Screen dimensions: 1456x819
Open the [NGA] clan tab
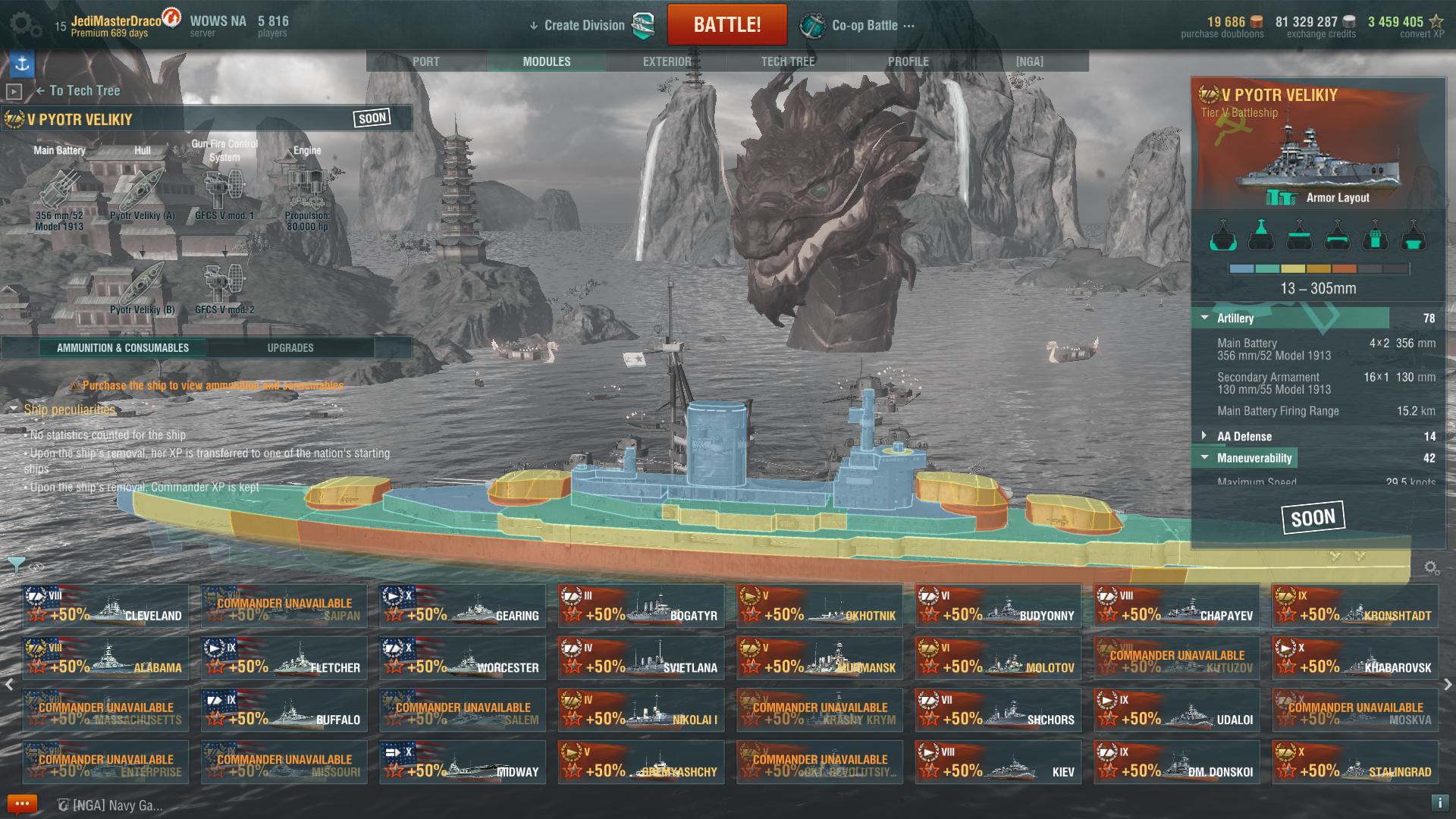[x=1029, y=61]
